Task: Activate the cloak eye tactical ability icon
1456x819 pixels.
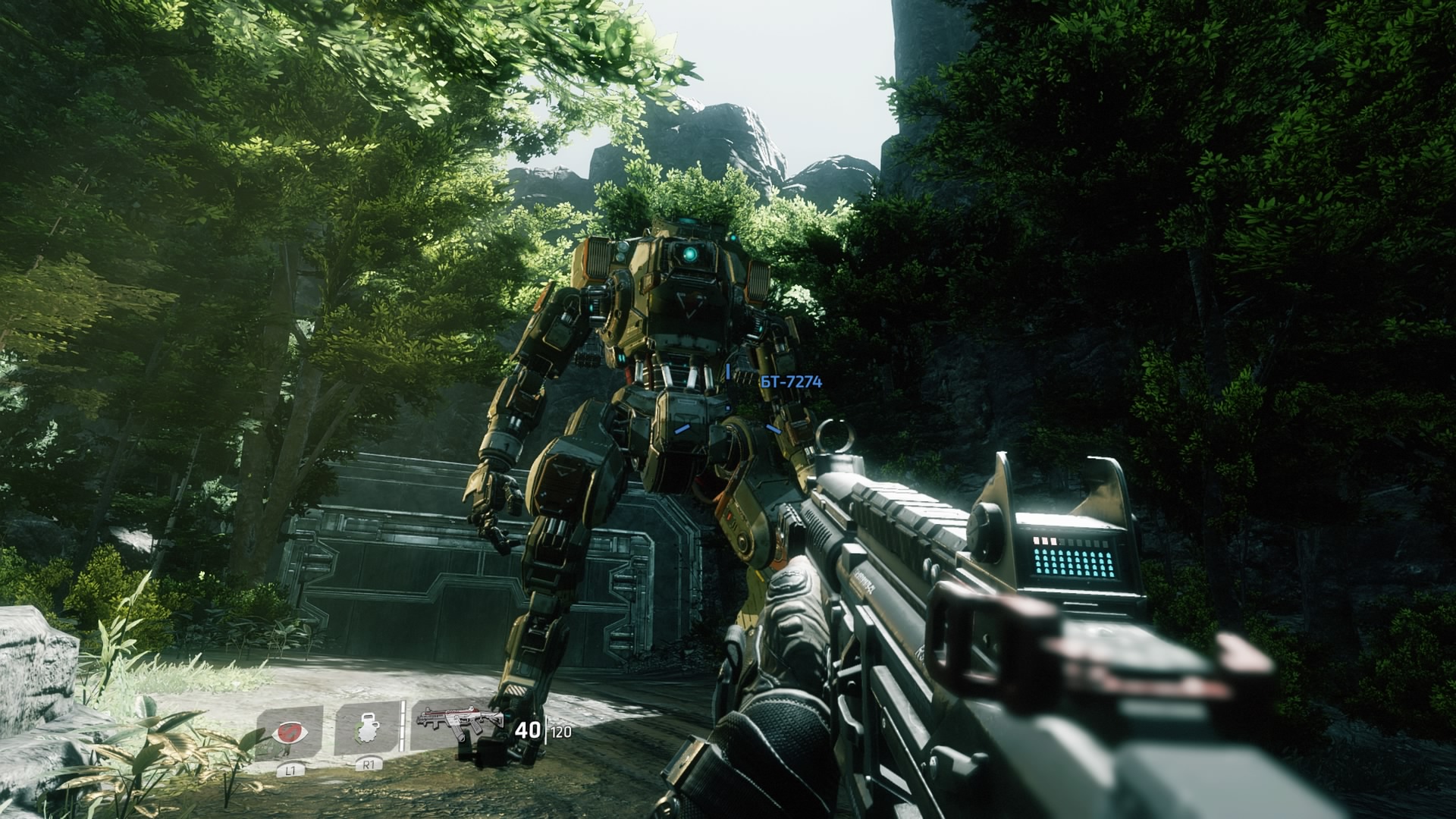Action: [x=290, y=733]
